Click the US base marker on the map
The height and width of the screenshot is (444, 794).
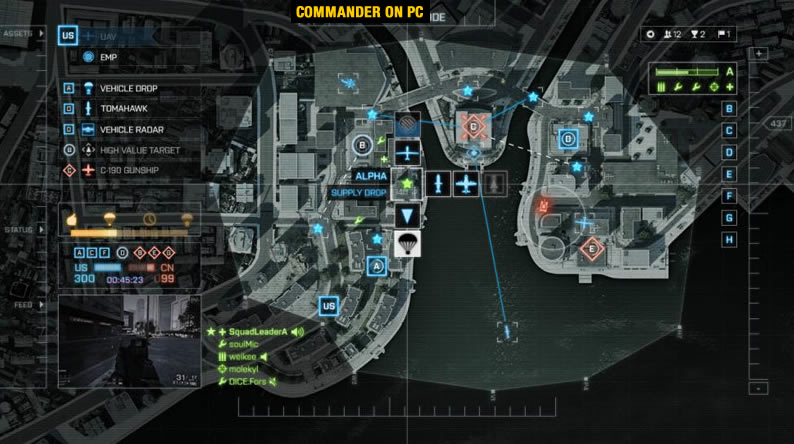coord(328,306)
